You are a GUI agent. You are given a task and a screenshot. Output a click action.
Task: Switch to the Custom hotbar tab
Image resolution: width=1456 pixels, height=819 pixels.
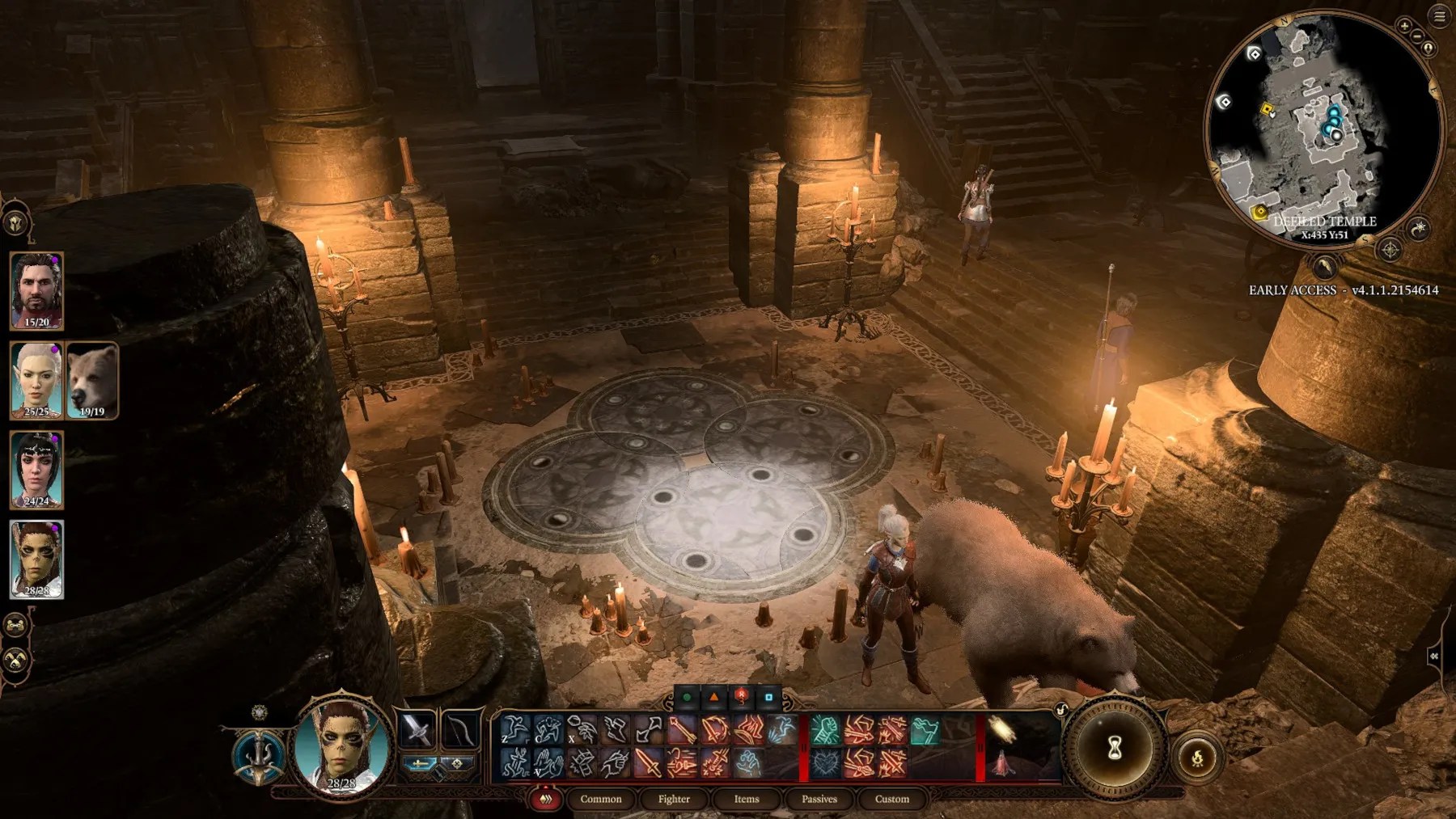[891, 799]
